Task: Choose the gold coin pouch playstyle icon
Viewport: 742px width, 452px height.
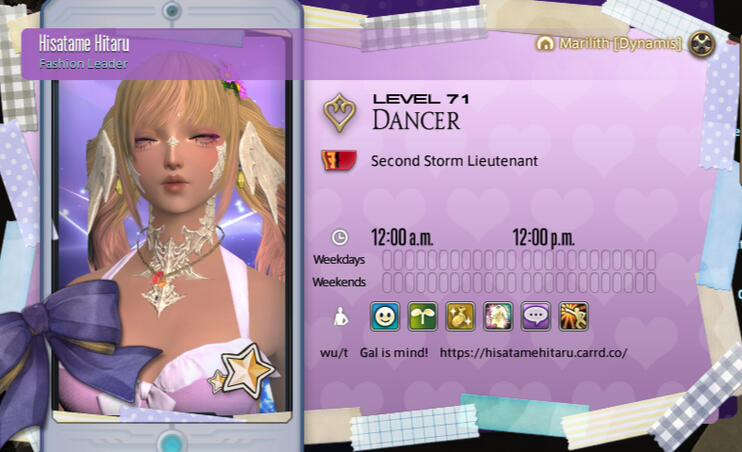Action: pos(460,317)
